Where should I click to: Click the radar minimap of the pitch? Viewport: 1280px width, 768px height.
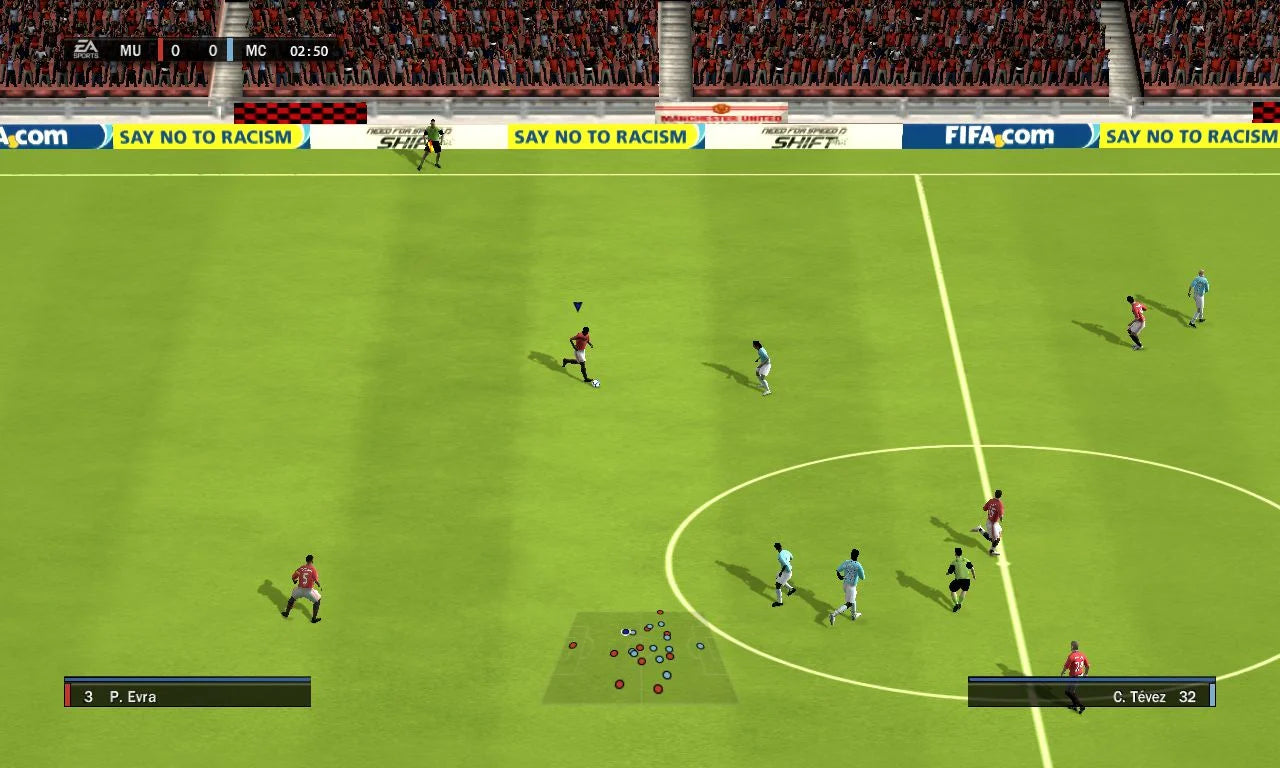click(640, 656)
